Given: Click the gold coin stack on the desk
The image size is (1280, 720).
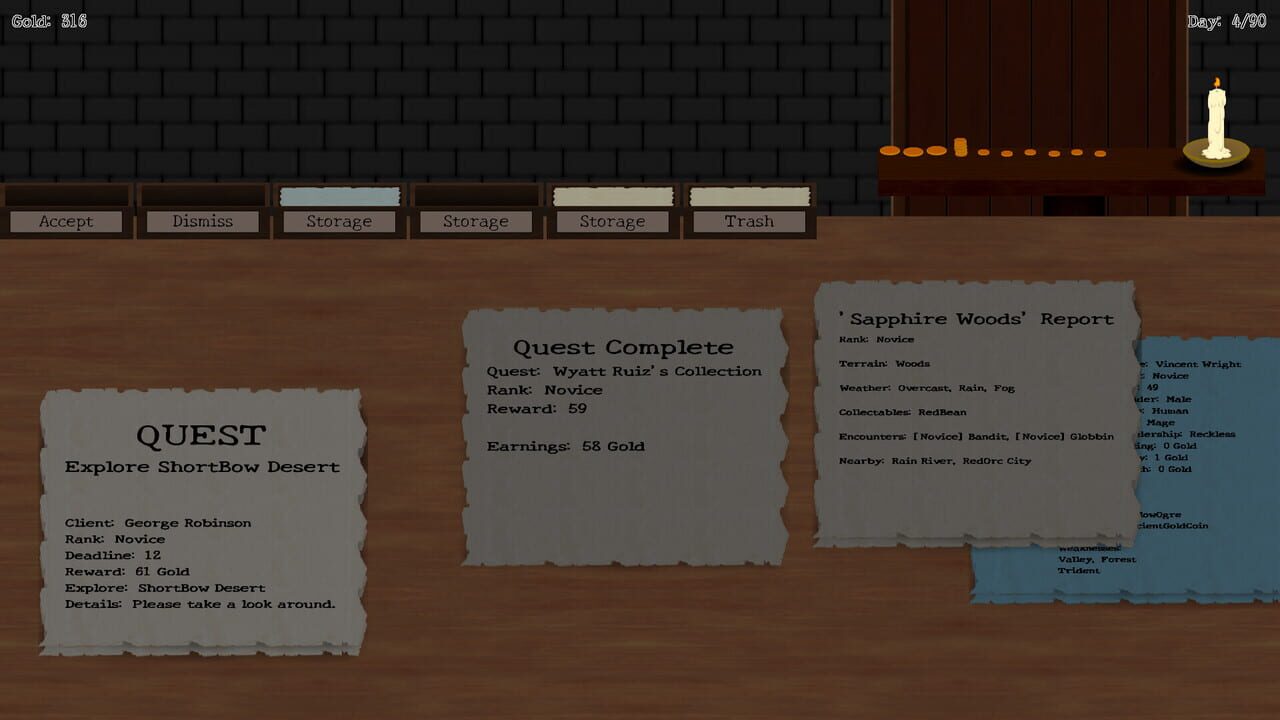Looking at the screenshot, I should coord(960,148).
